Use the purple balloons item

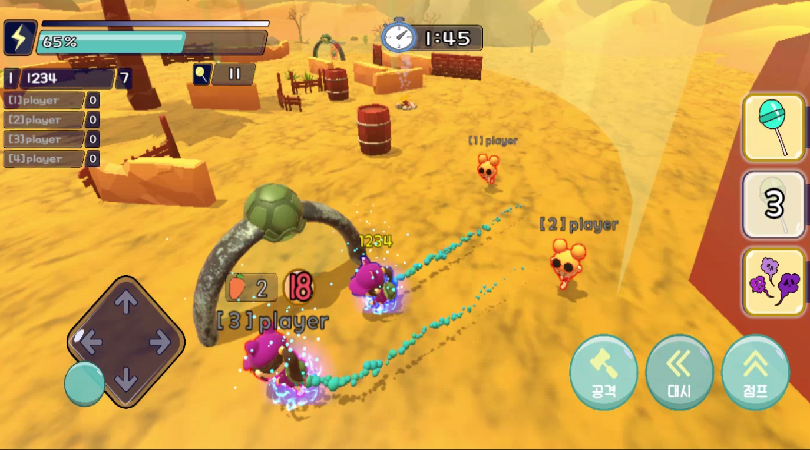coord(774,281)
